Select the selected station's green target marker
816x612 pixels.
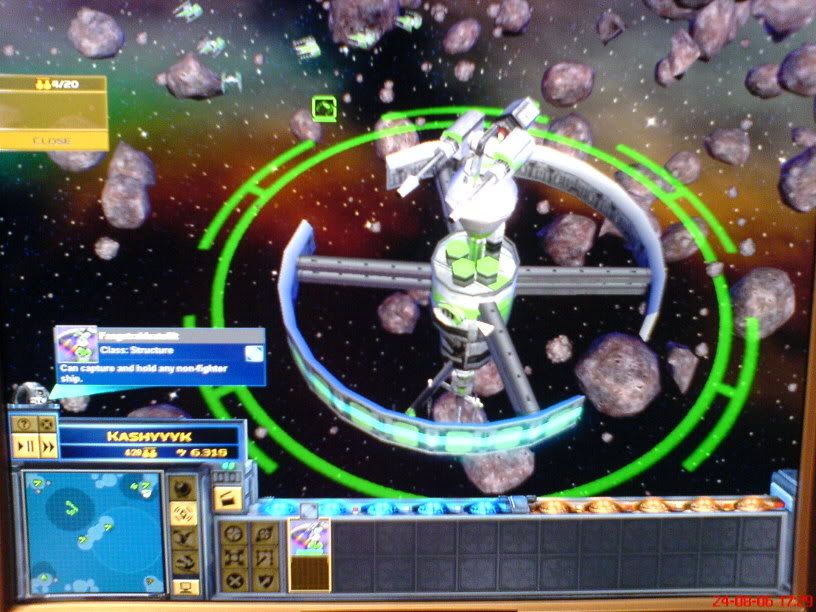coord(323,106)
